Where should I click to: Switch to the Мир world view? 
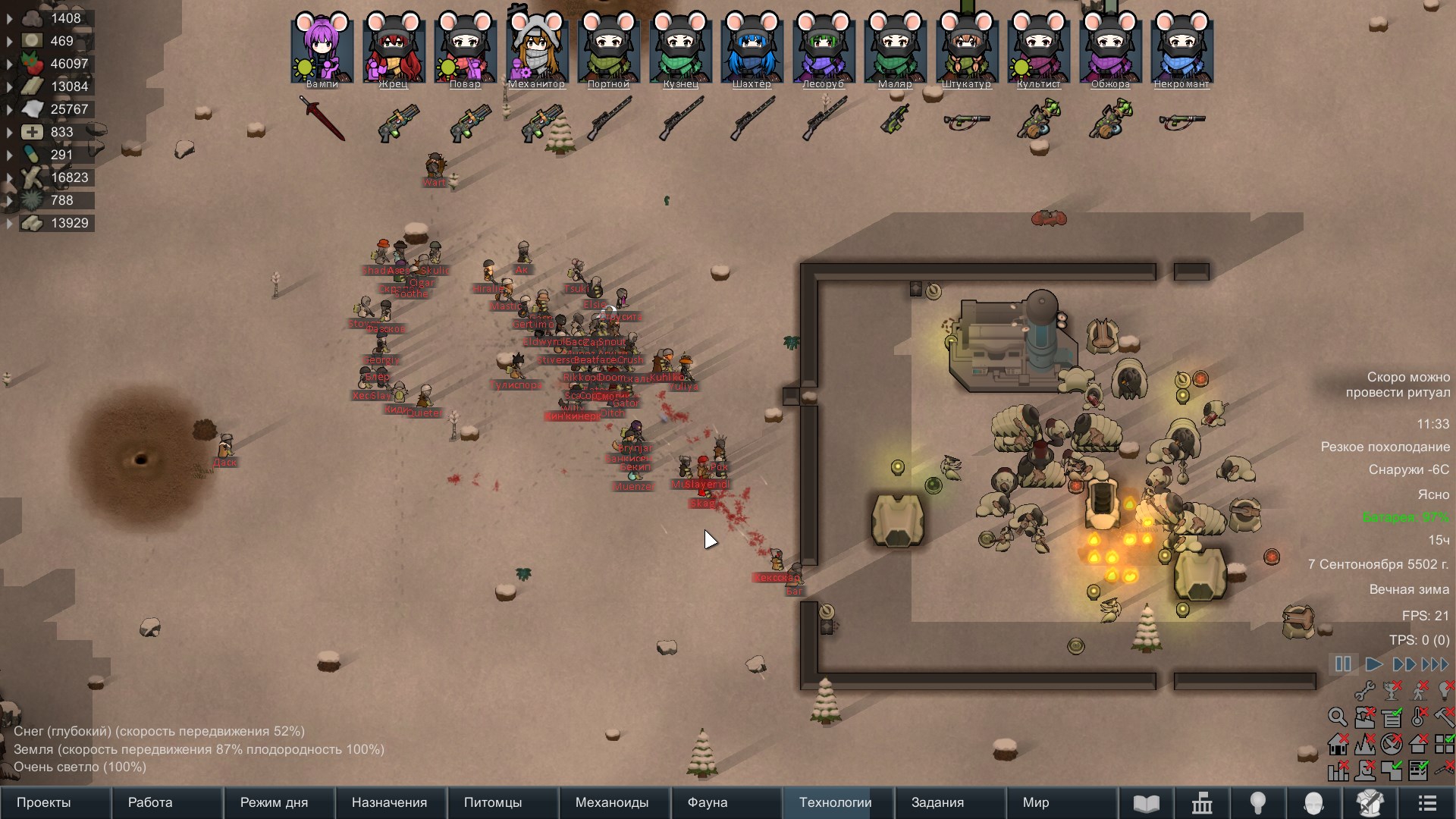[1036, 802]
